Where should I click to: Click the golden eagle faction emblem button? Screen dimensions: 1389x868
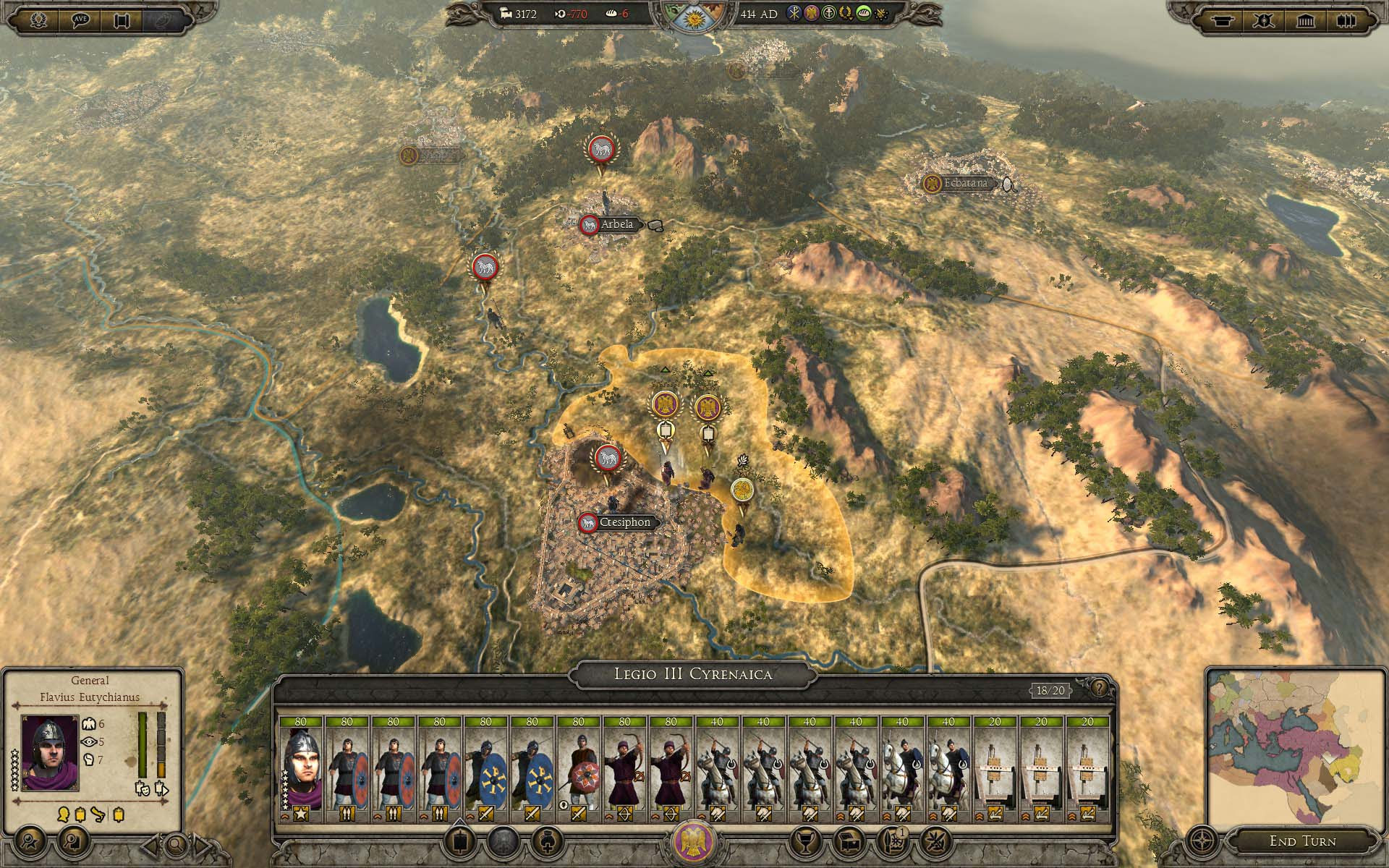694,841
